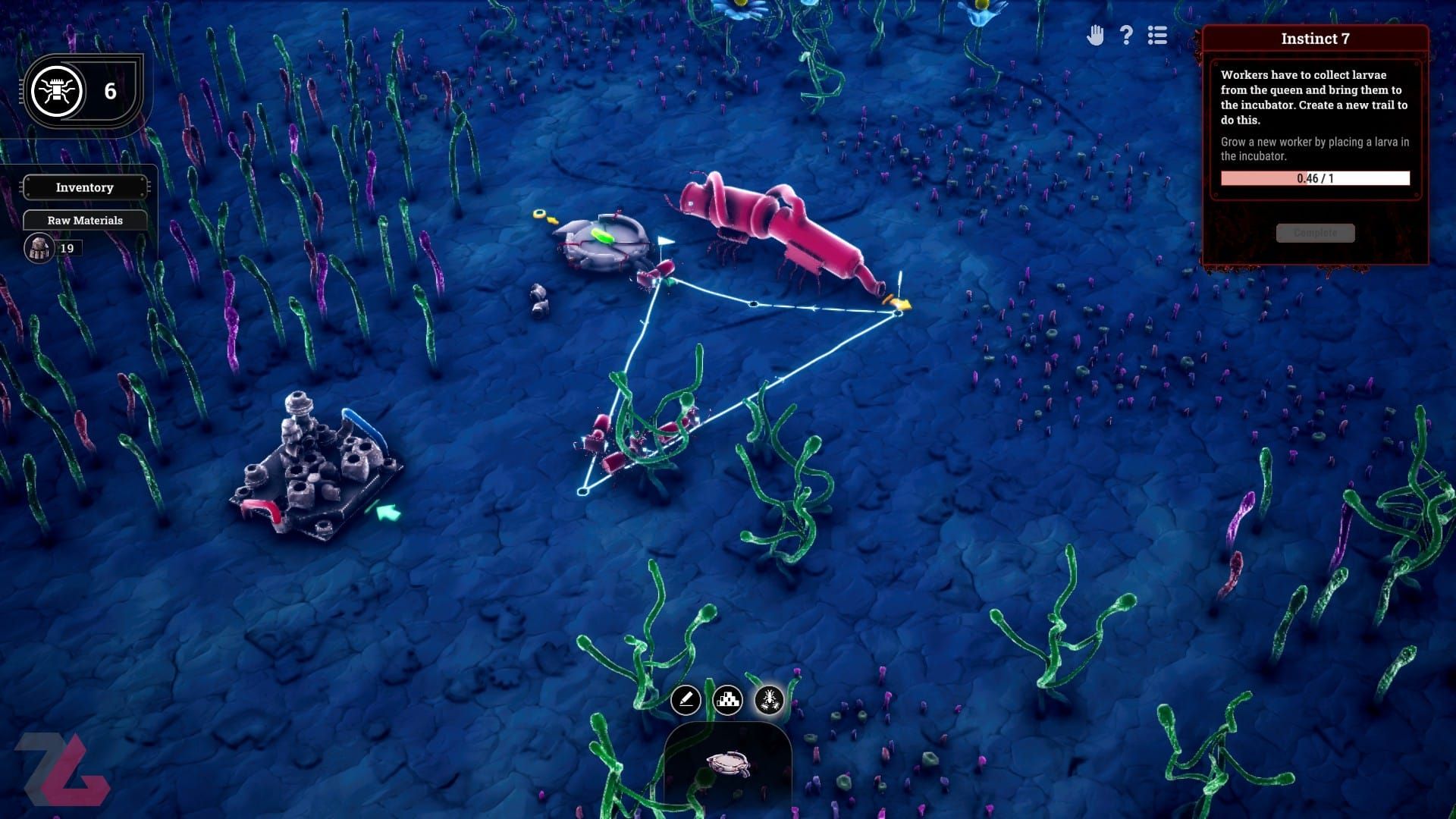
Task: Click the hand icon in the top bar
Action: [x=1095, y=36]
